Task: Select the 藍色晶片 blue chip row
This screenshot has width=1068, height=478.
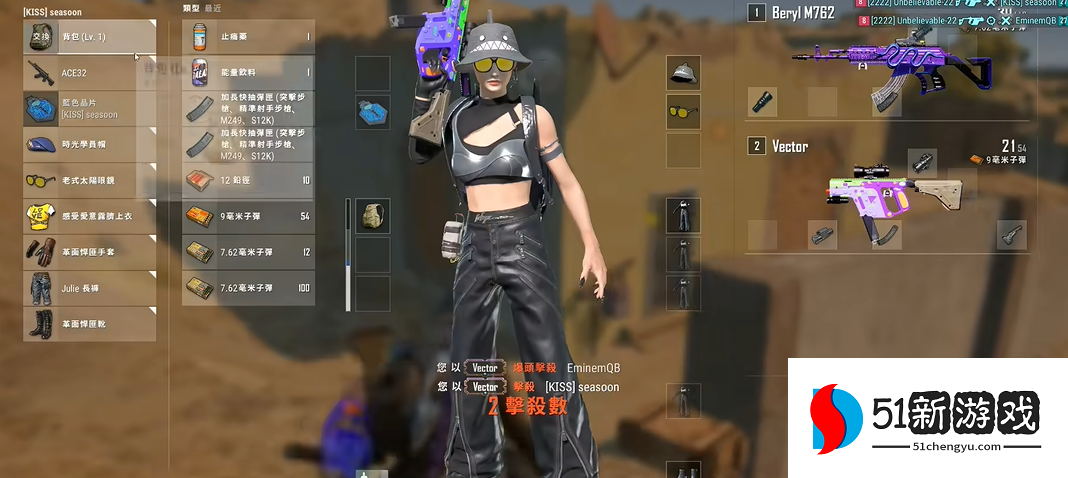Action: (90, 109)
